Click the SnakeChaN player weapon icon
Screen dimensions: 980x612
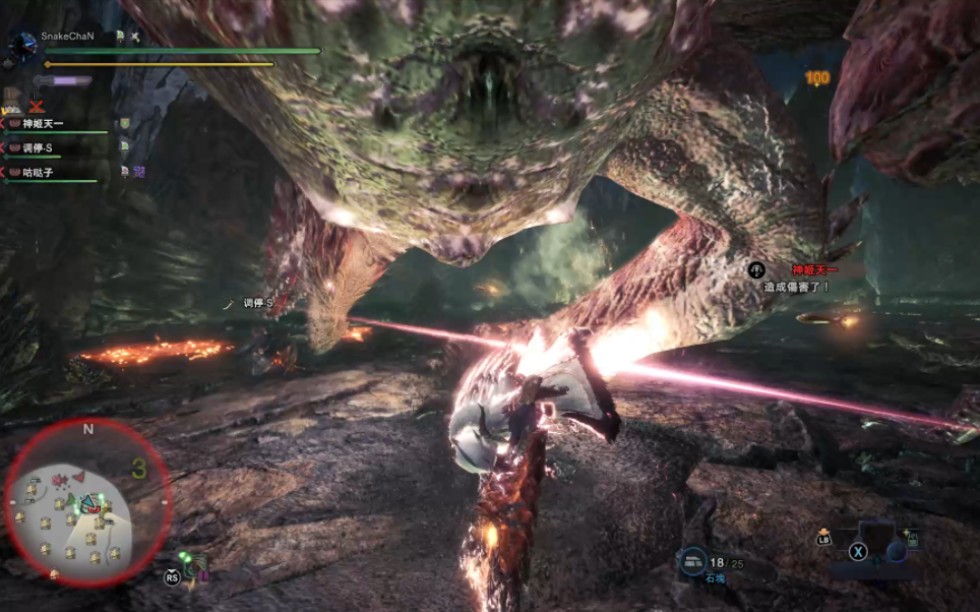tap(22, 43)
